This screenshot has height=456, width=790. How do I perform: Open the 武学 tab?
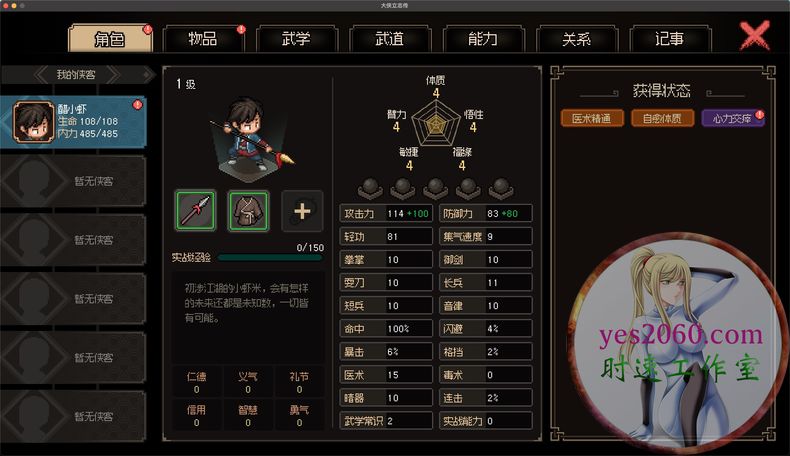click(x=296, y=39)
